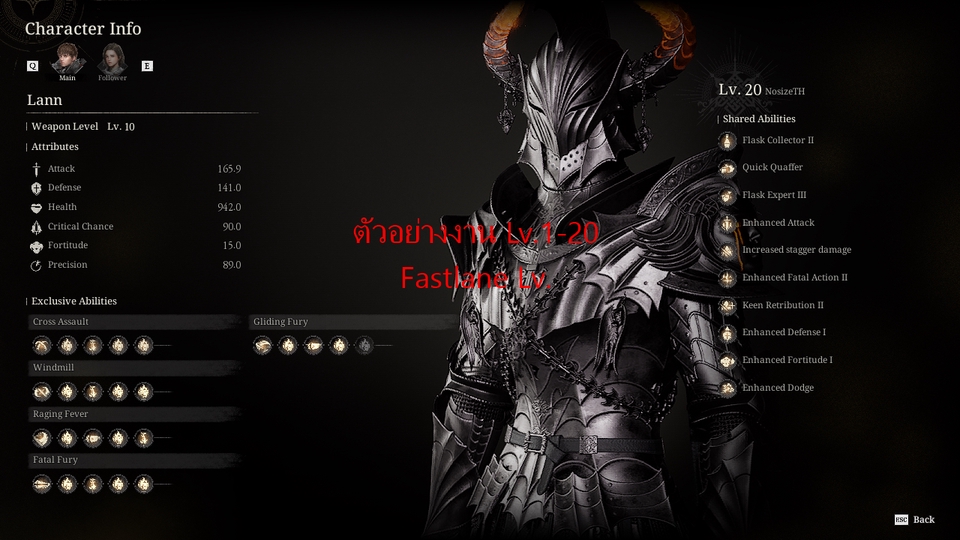
Task: Inspect the Flask Expert III icon
Action: (x=728, y=196)
